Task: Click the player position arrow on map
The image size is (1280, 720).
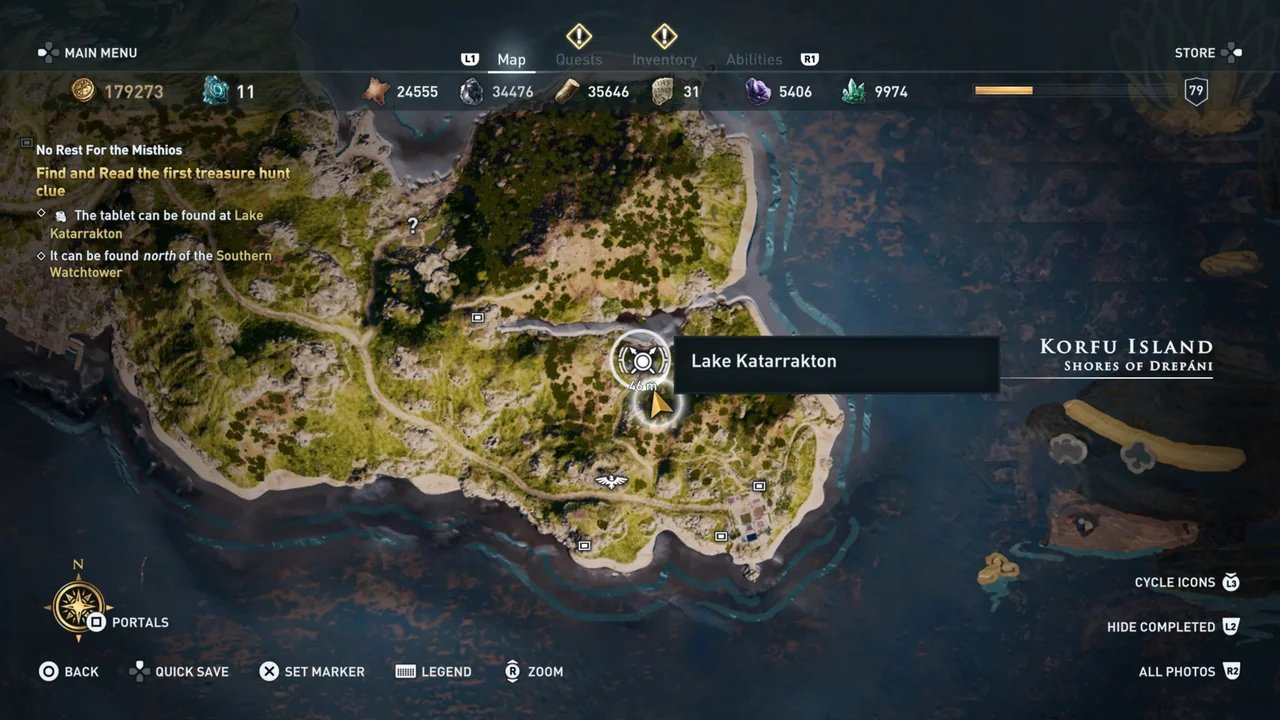Action: click(658, 405)
